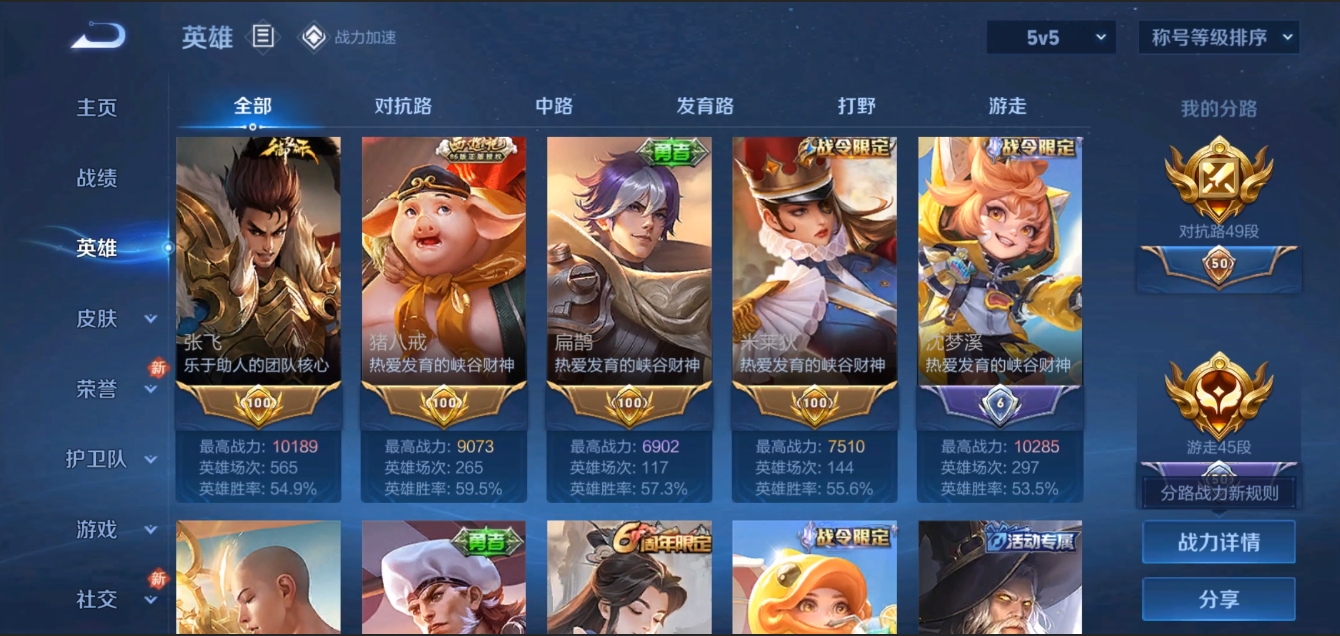Expand the 护卫队 sidebar menu
The height and width of the screenshot is (636, 1340).
[x=110, y=459]
